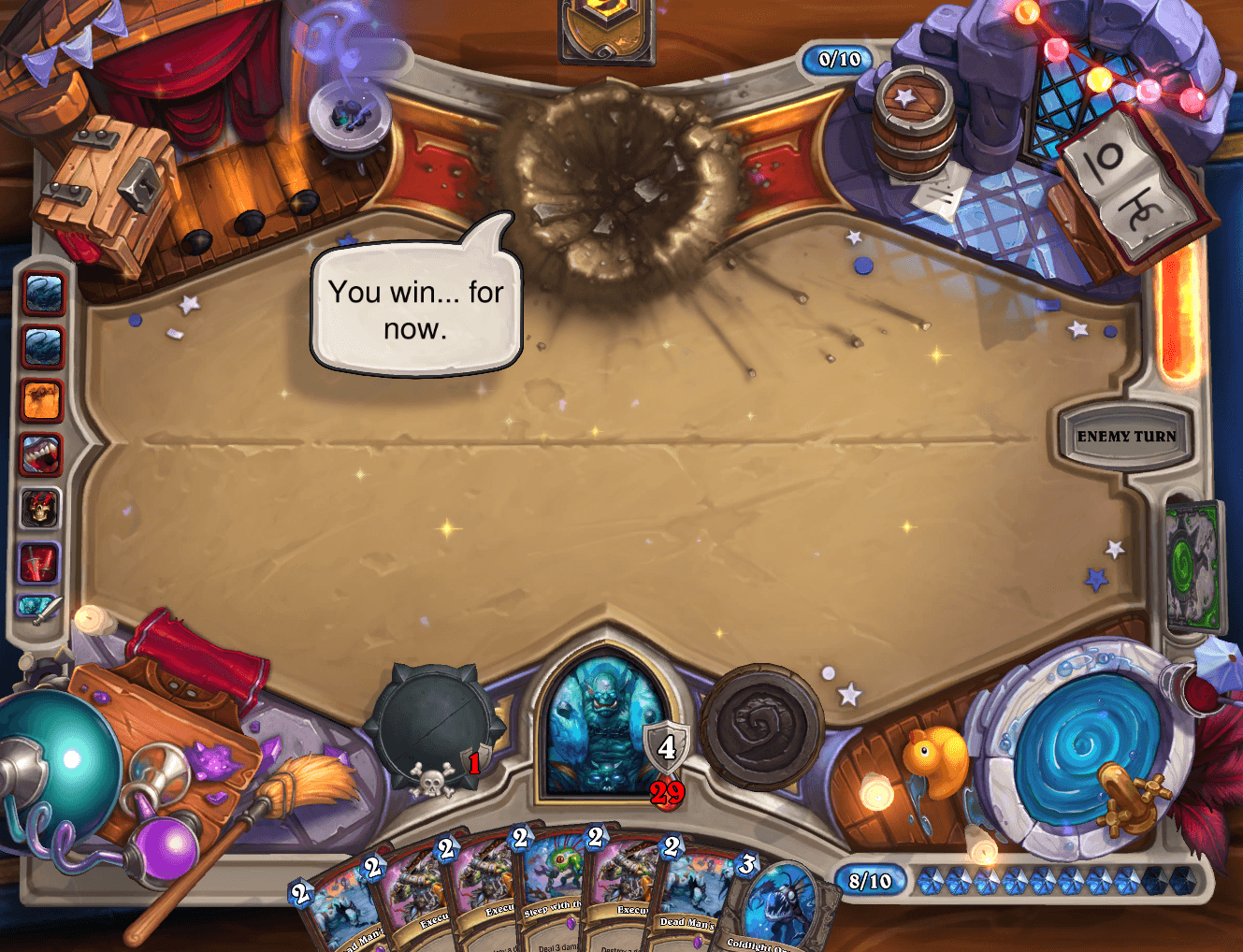Click the green swirl deck on the right
The image size is (1243, 952).
(x=1193, y=568)
